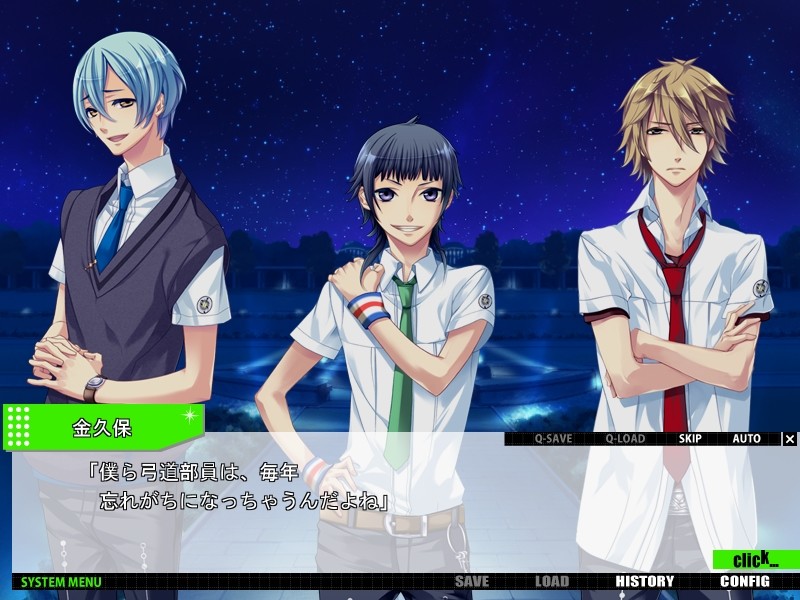Show the dialogue HISTORY log

(644, 581)
